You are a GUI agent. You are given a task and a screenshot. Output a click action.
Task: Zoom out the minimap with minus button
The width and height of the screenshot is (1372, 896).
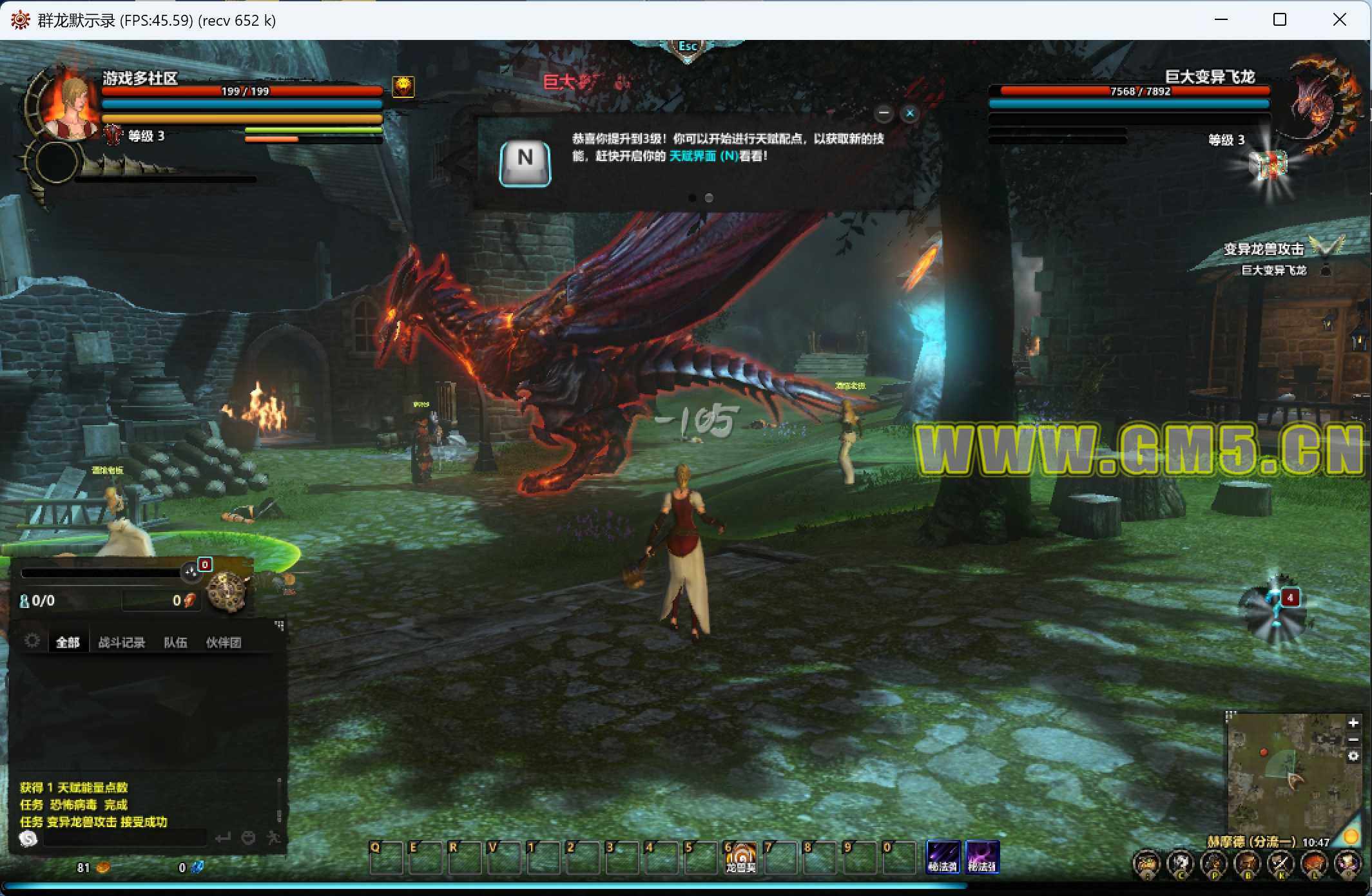(x=1353, y=739)
